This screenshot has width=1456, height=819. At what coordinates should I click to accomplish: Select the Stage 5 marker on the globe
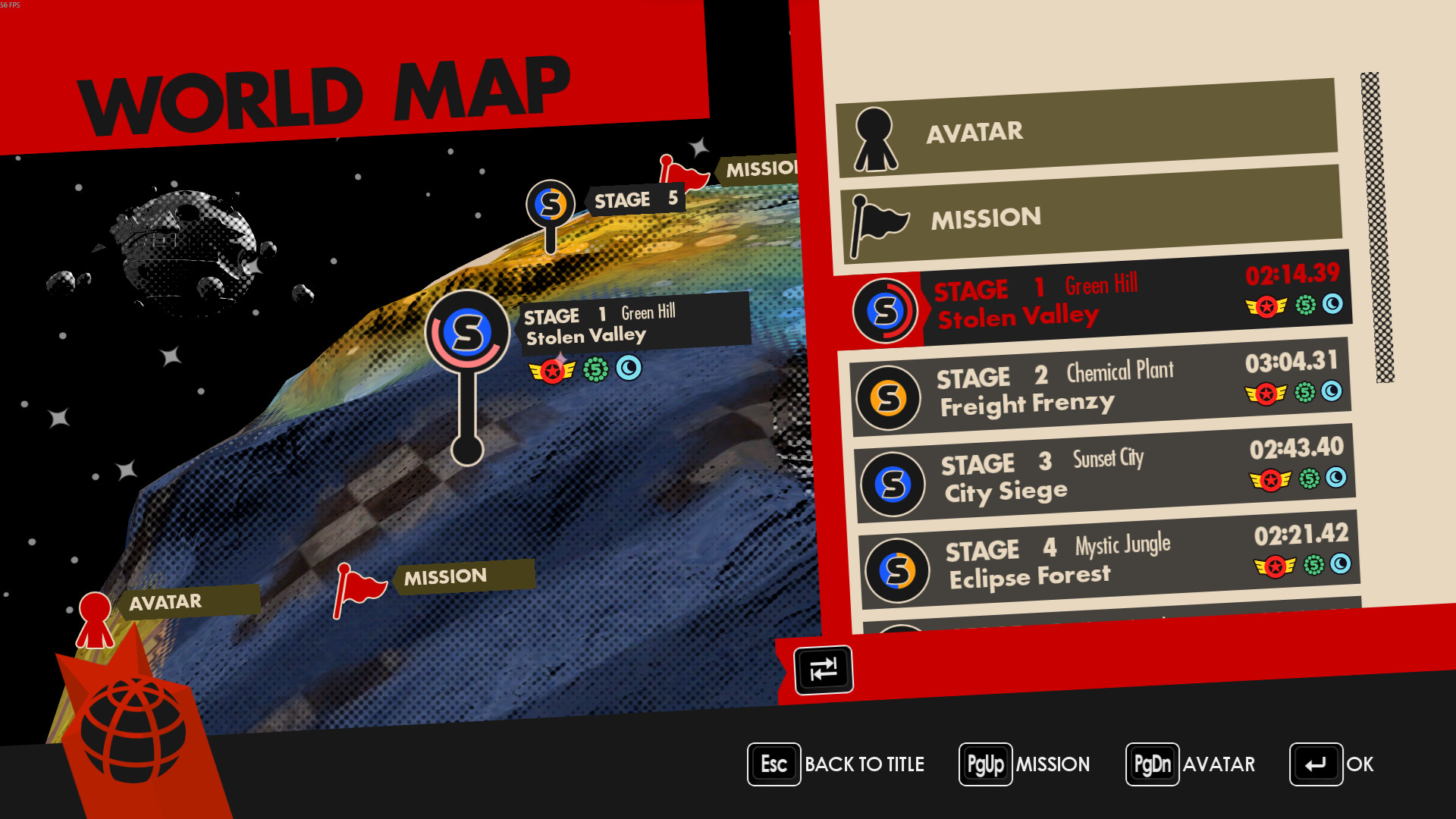[x=551, y=205]
